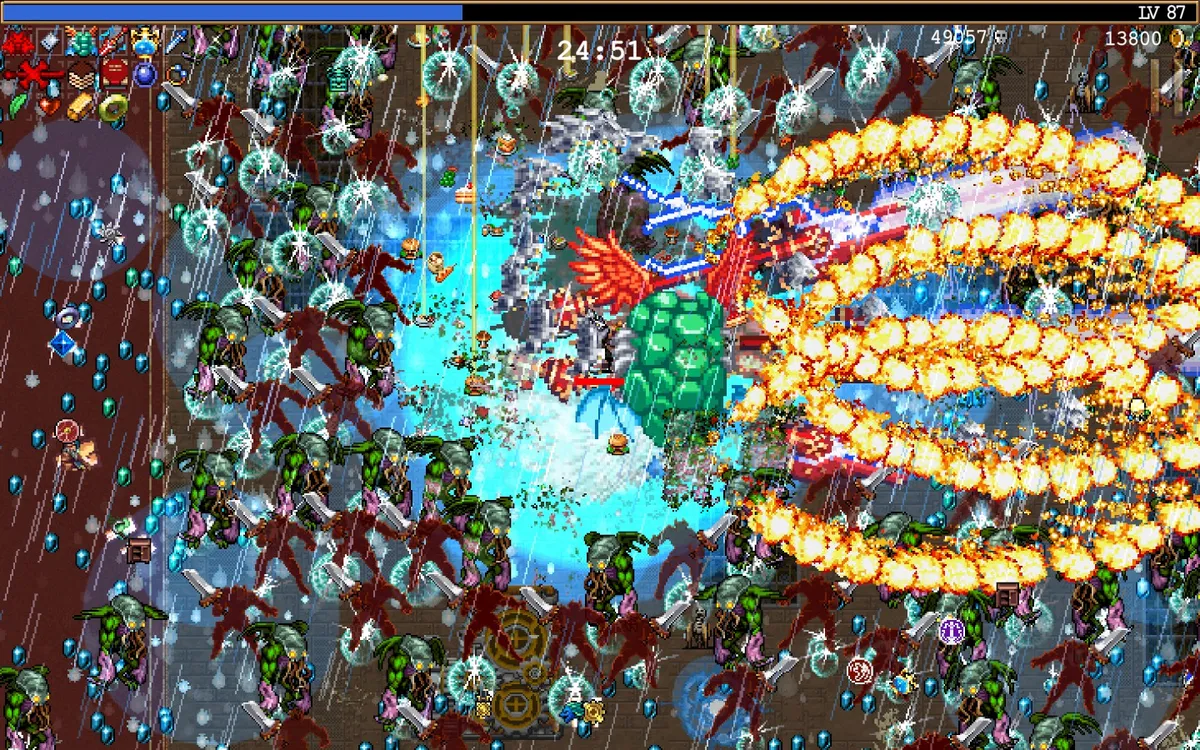
Task: Select the red demon weapon icon
Action: (x=17, y=42)
